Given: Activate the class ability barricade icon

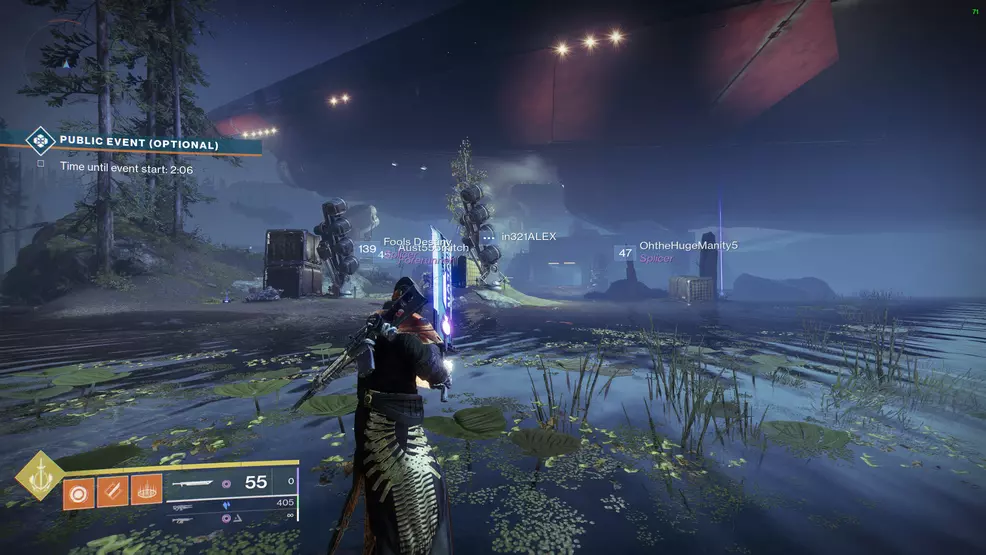Looking at the screenshot, I should pos(146,491).
